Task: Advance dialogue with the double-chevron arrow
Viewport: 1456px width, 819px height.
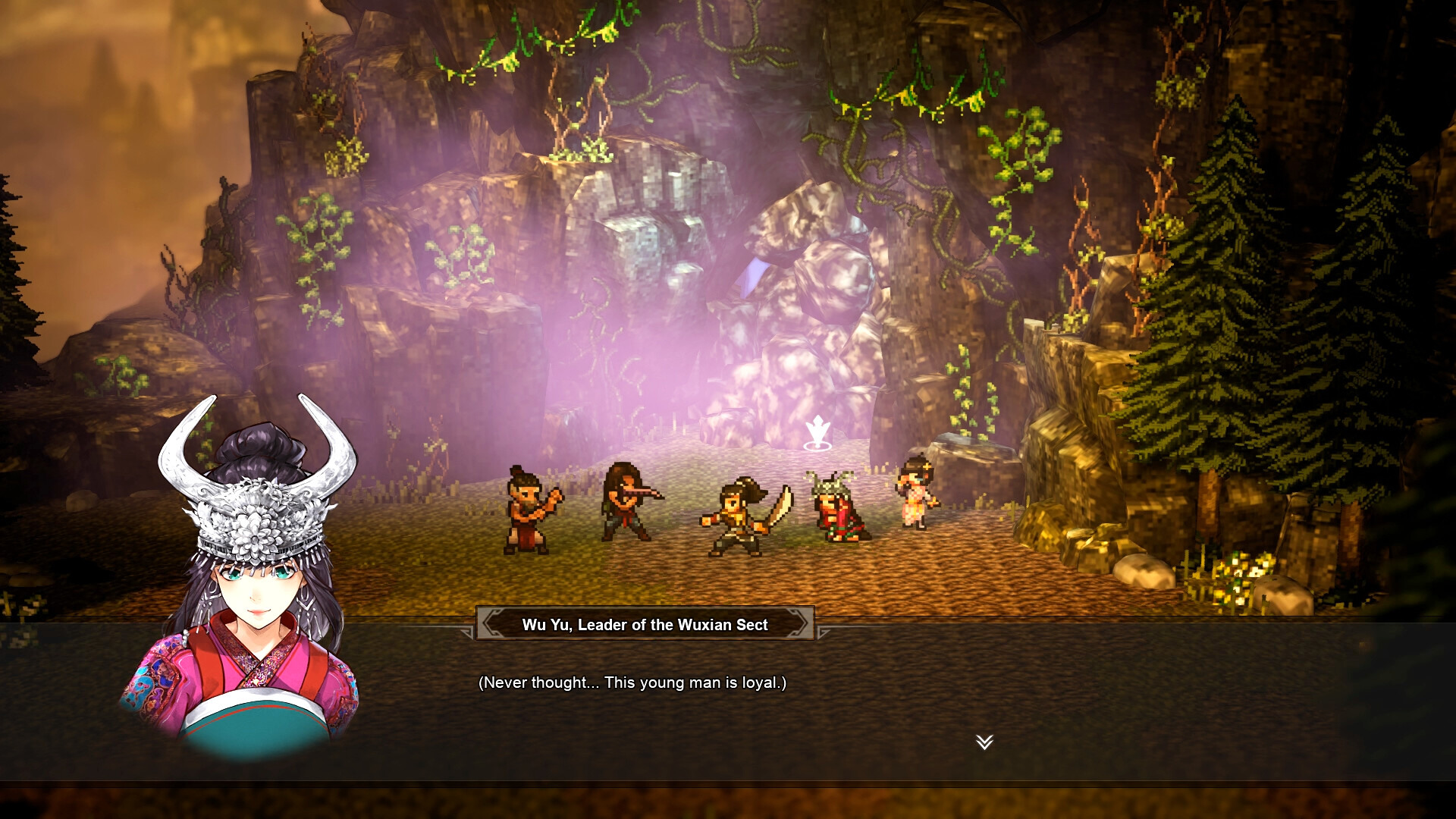Action: point(984,742)
